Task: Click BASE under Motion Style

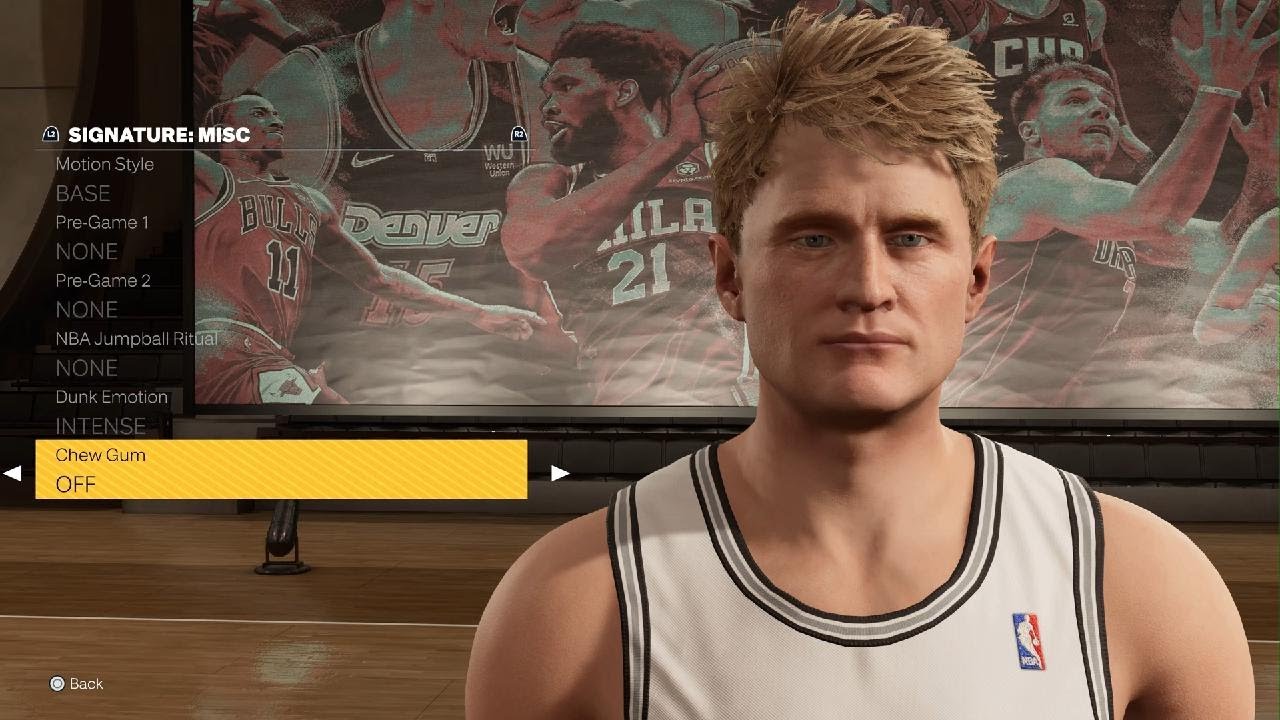Action: tap(82, 193)
